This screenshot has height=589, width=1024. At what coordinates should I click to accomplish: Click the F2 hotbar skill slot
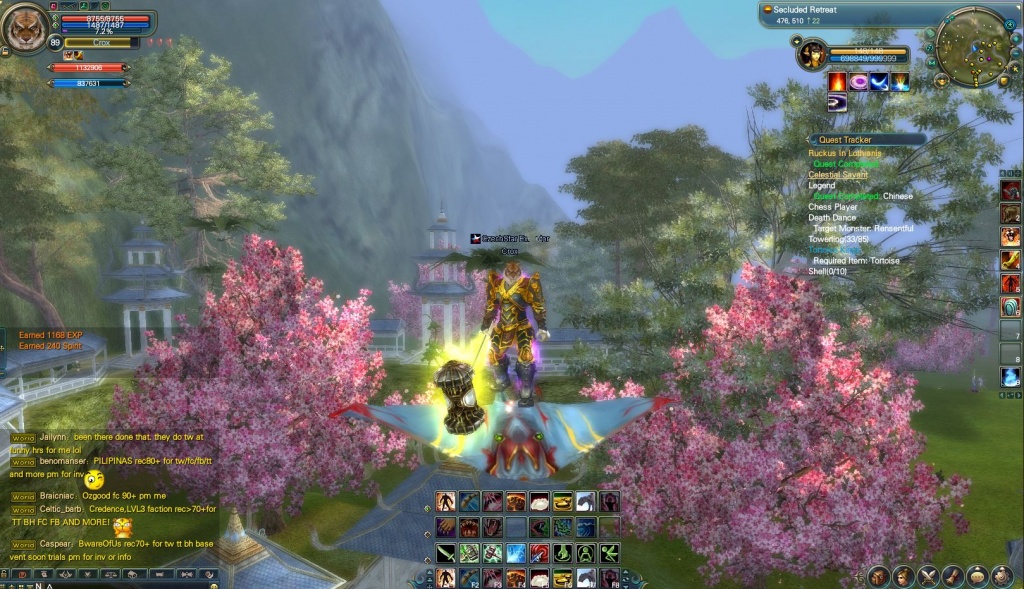(469, 578)
